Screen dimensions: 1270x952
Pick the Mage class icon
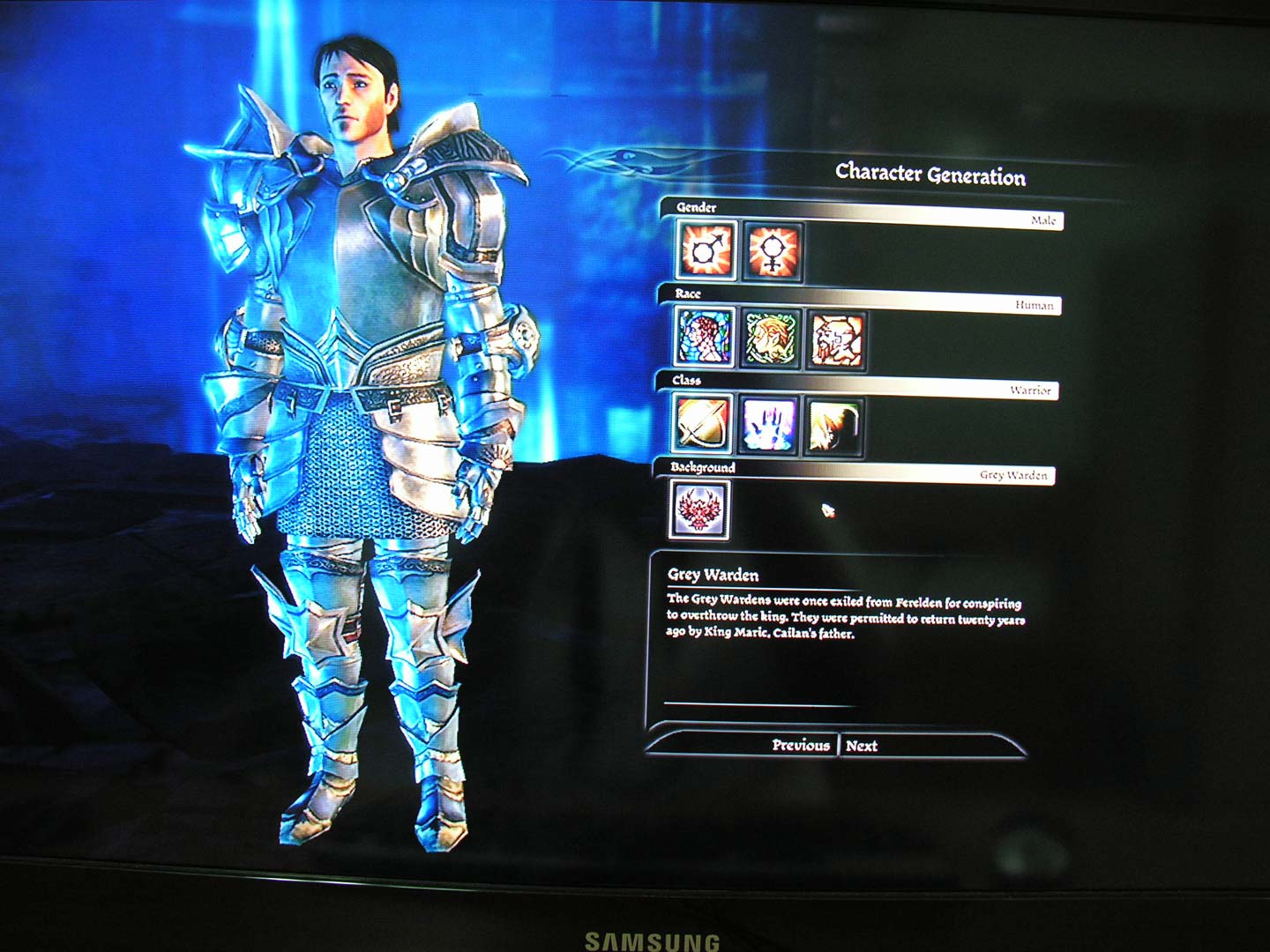point(767,424)
